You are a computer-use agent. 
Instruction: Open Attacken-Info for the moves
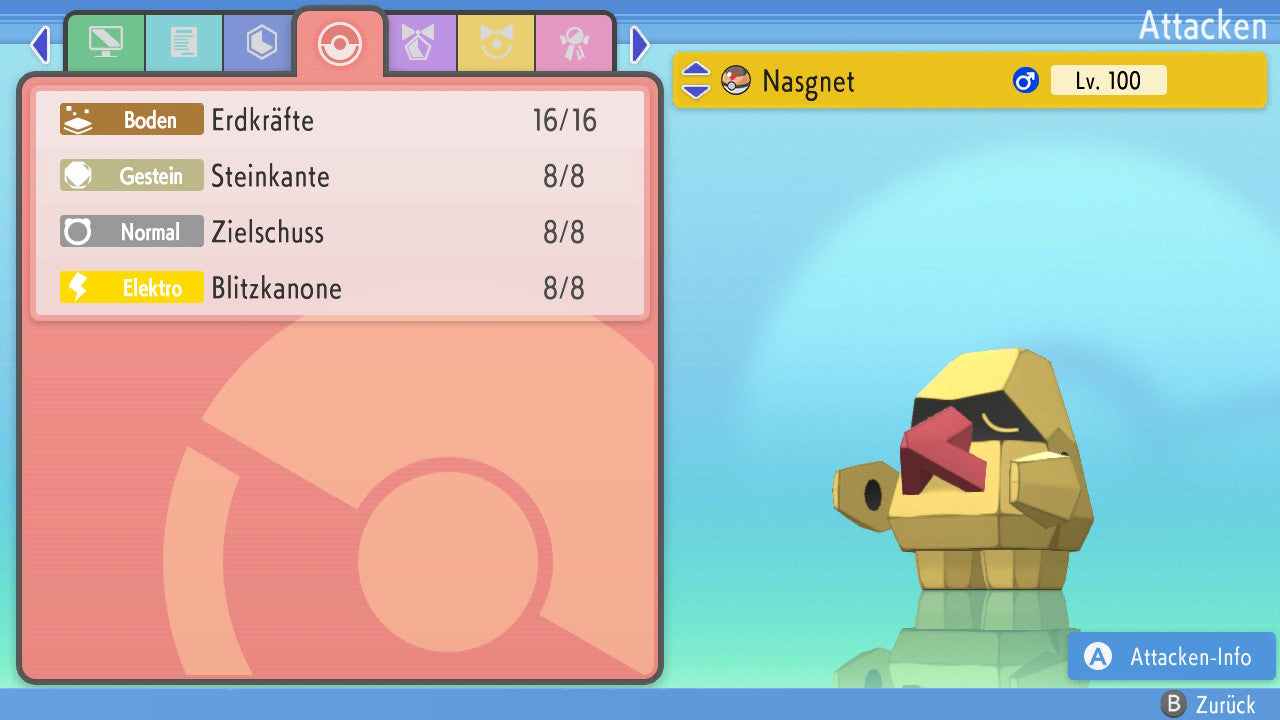pos(1171,657)
